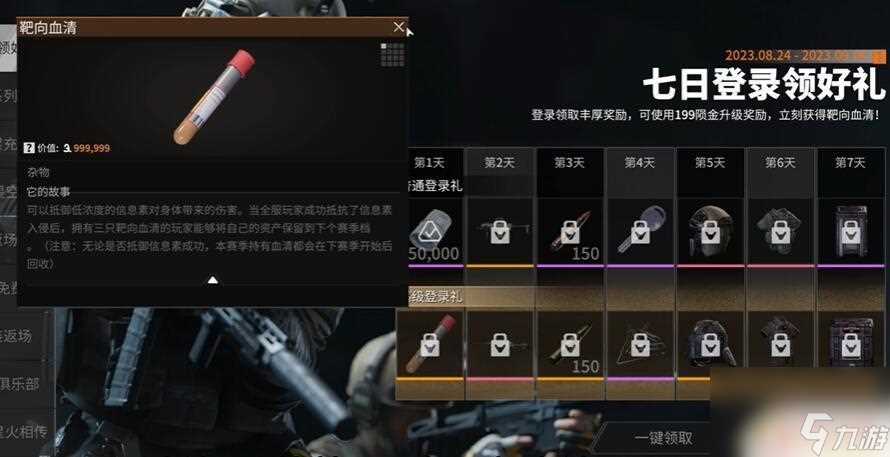Click the question mark icon beside 价值

28,147
